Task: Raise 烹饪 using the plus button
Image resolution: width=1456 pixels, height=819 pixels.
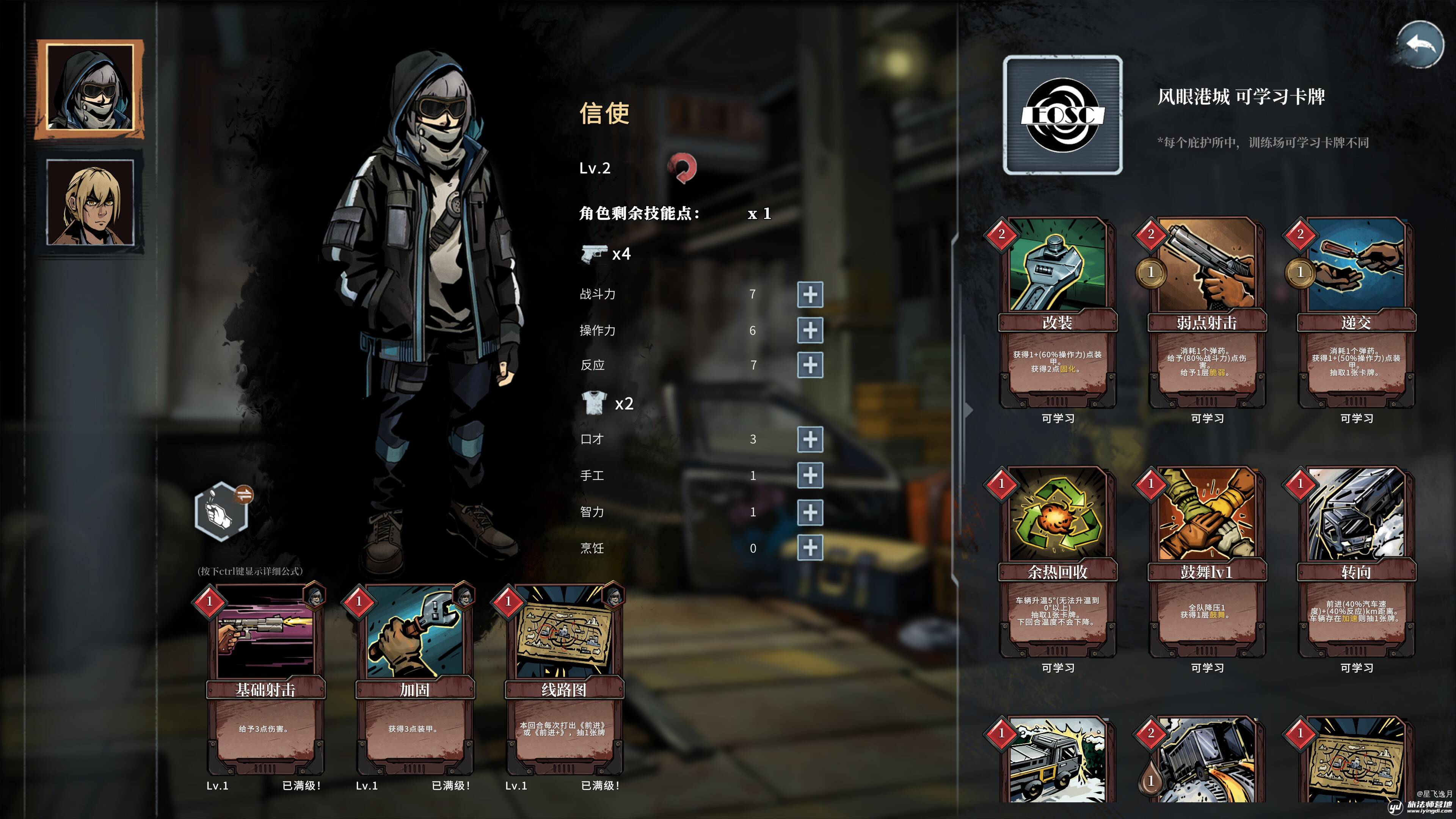Action: (x=810, y=548)
